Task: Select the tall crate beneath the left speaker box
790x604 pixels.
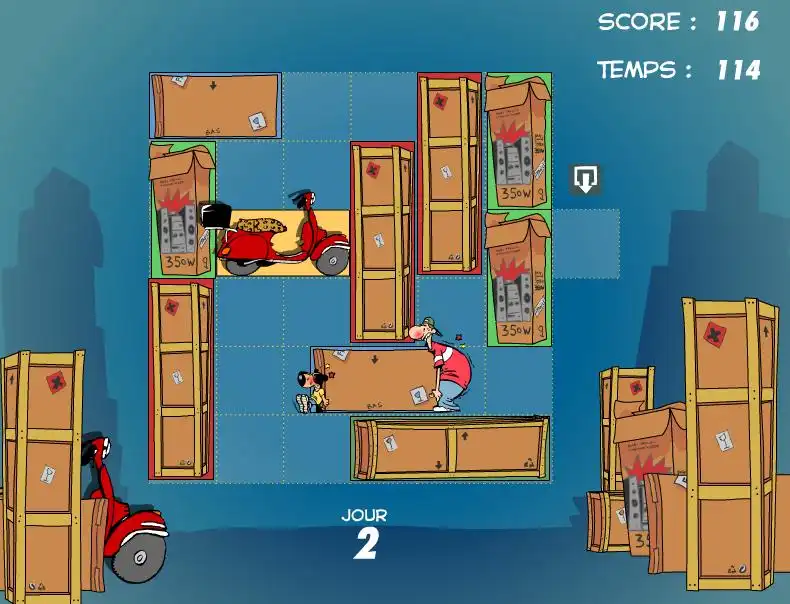Action: point(181,379)
